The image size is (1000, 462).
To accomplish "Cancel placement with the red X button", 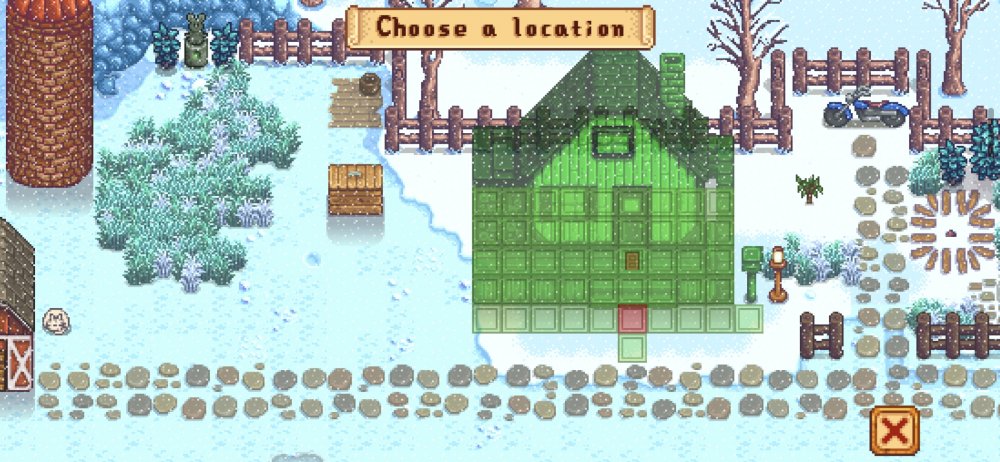I will 895,432.
